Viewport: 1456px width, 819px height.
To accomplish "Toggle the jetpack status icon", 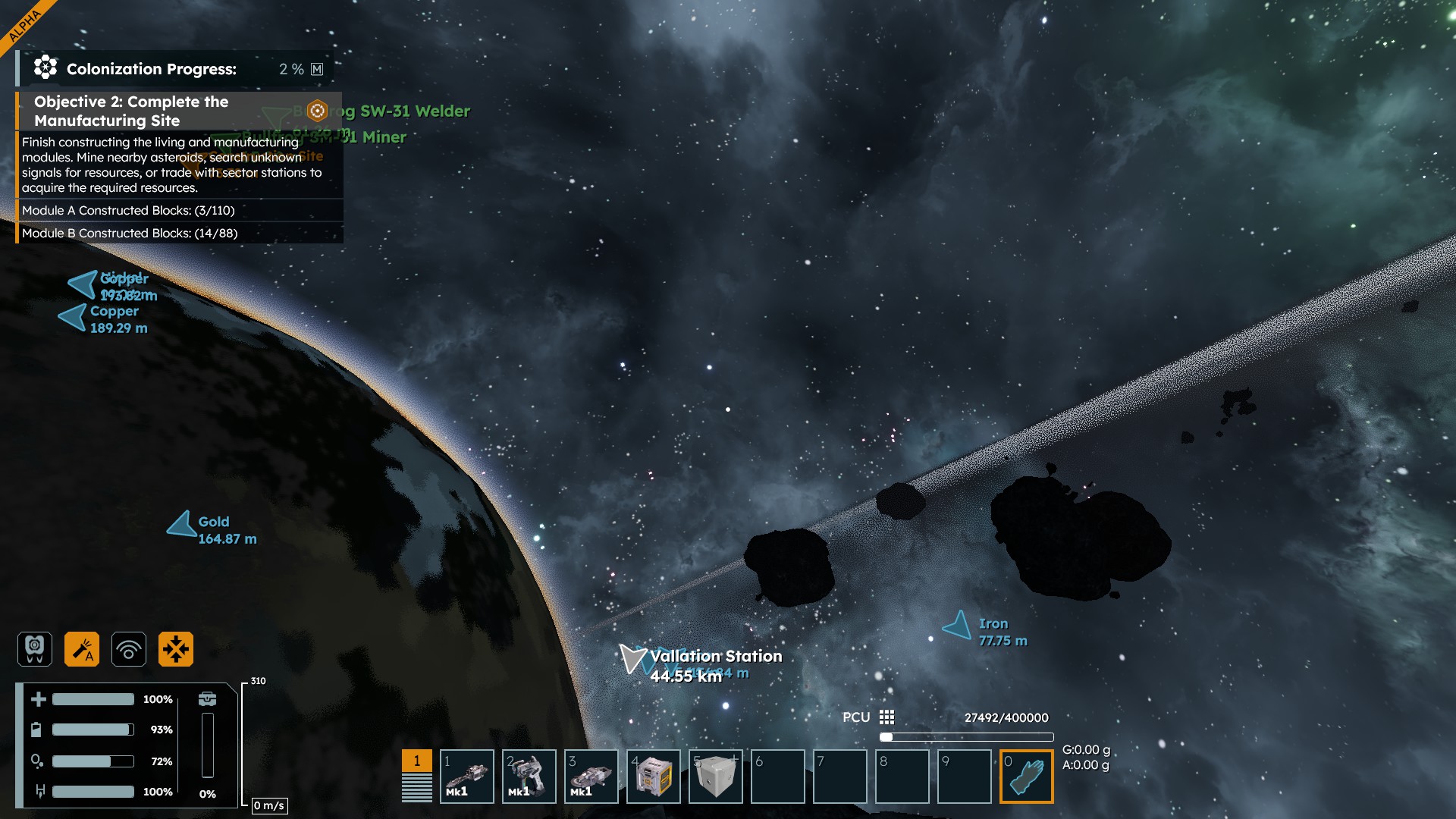I will pyautogui.click(x=35, y=649).
